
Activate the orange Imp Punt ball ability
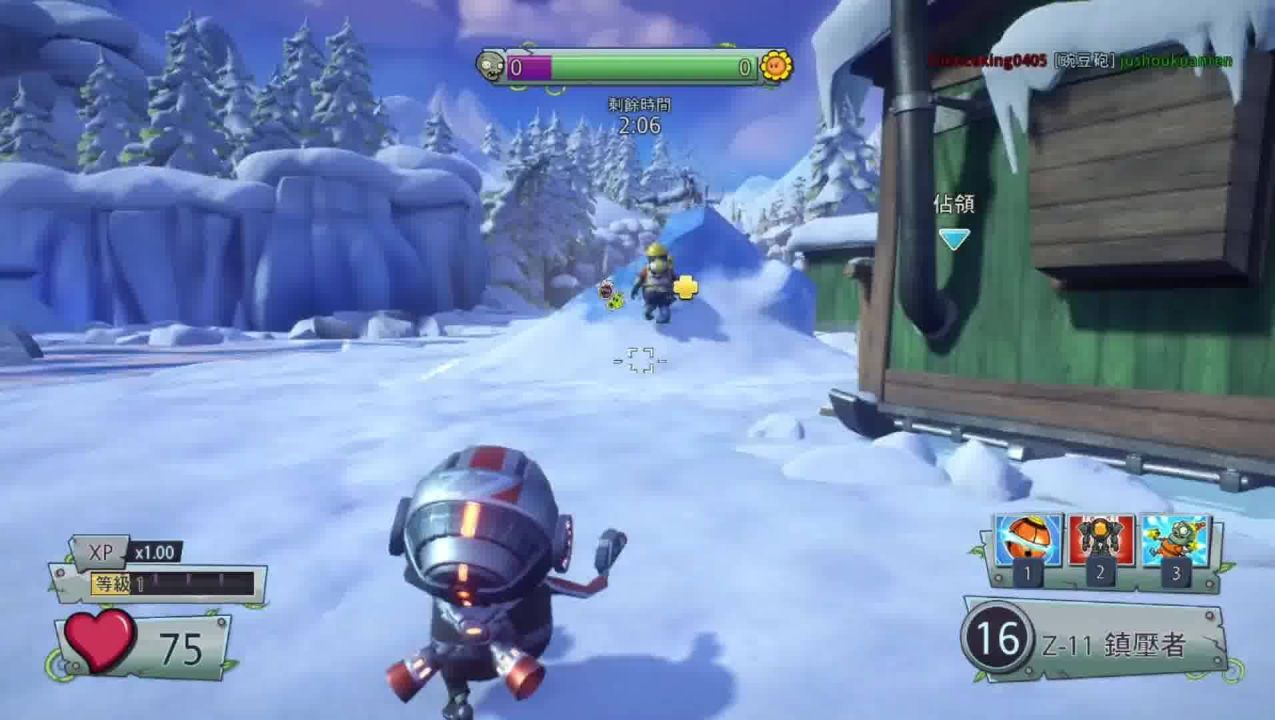1028,541
